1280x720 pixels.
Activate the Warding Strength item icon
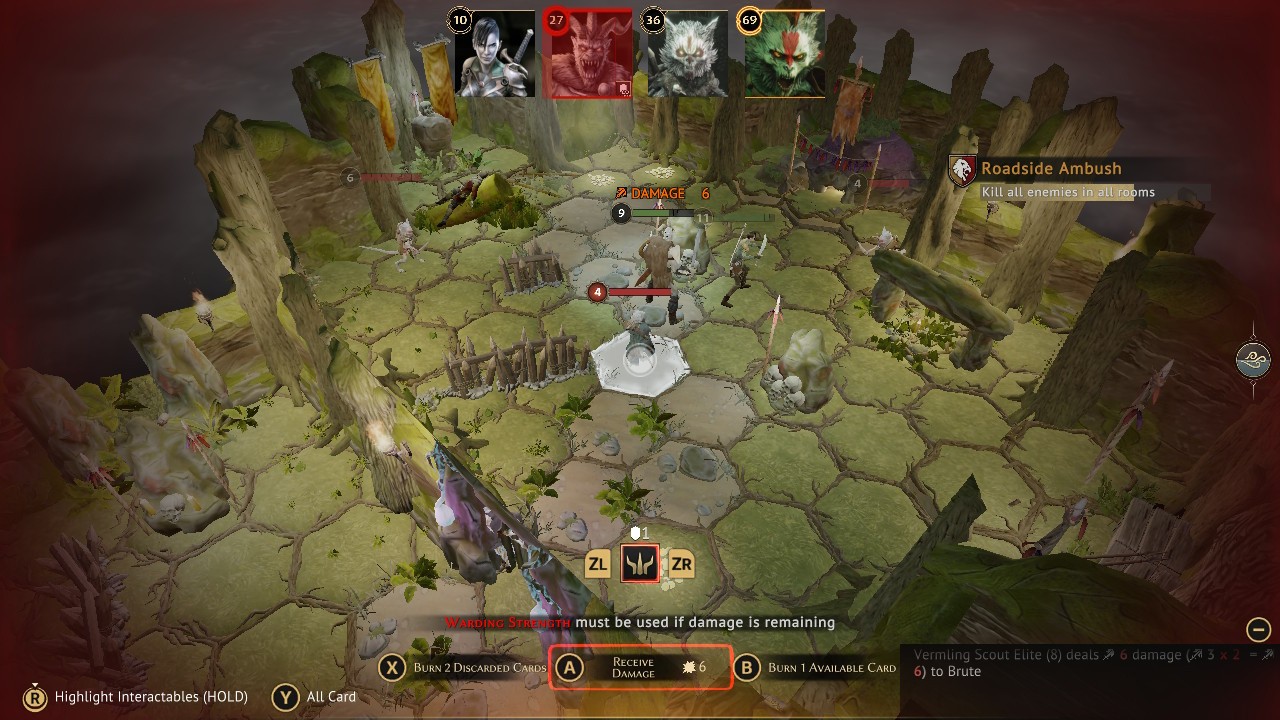click(640, 565)
